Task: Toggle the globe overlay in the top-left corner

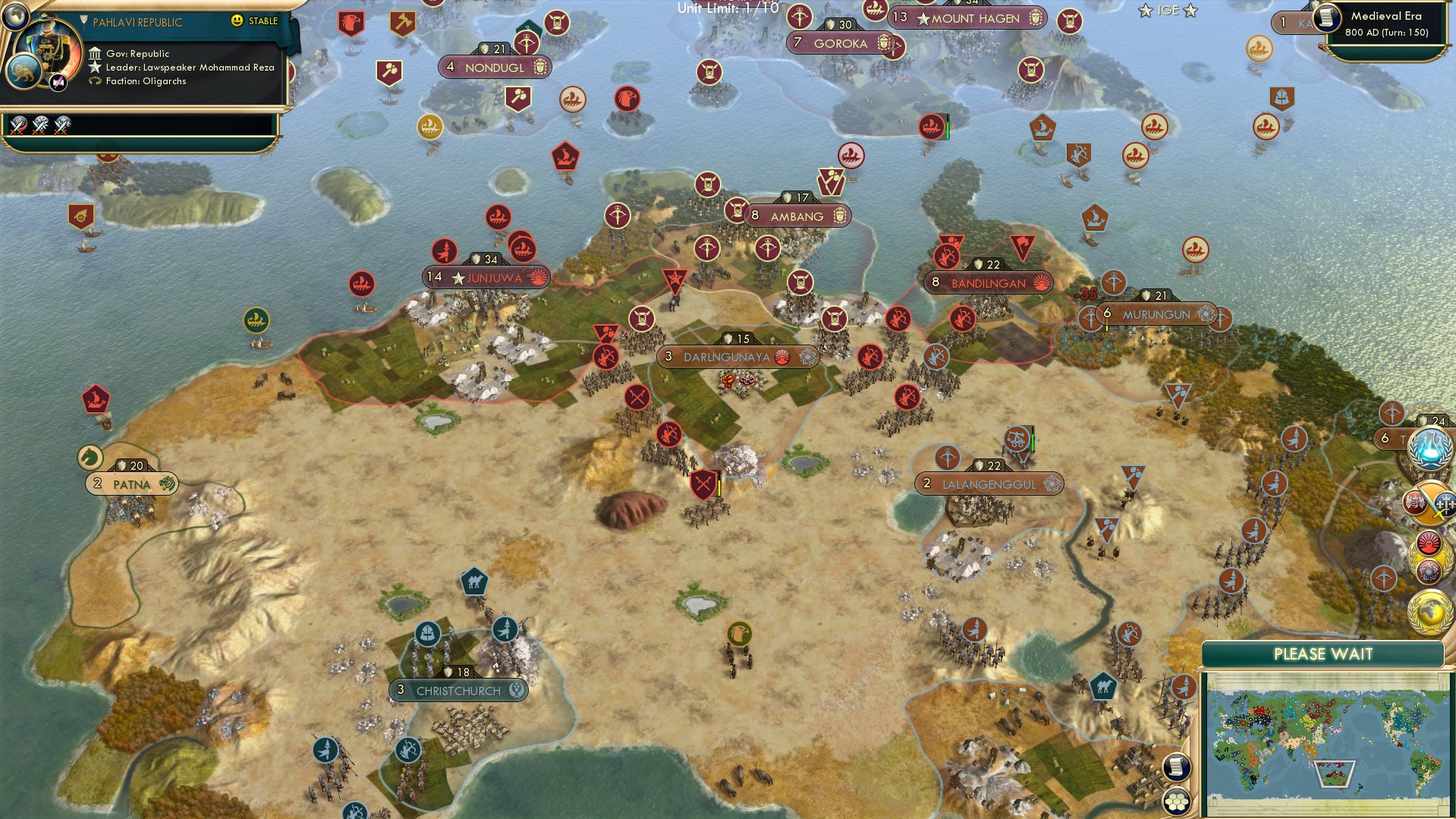Action: coord(15,16)
